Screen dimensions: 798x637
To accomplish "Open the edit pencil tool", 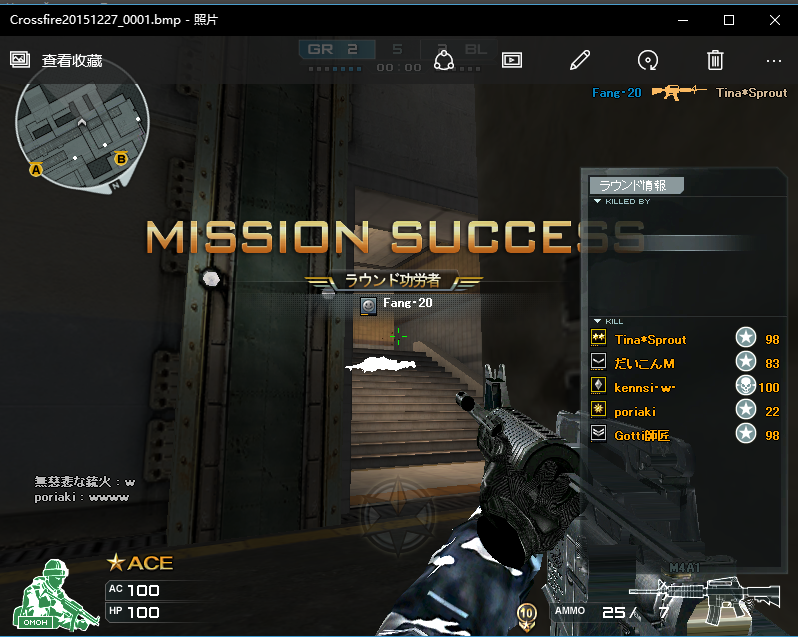I will 579,60.
